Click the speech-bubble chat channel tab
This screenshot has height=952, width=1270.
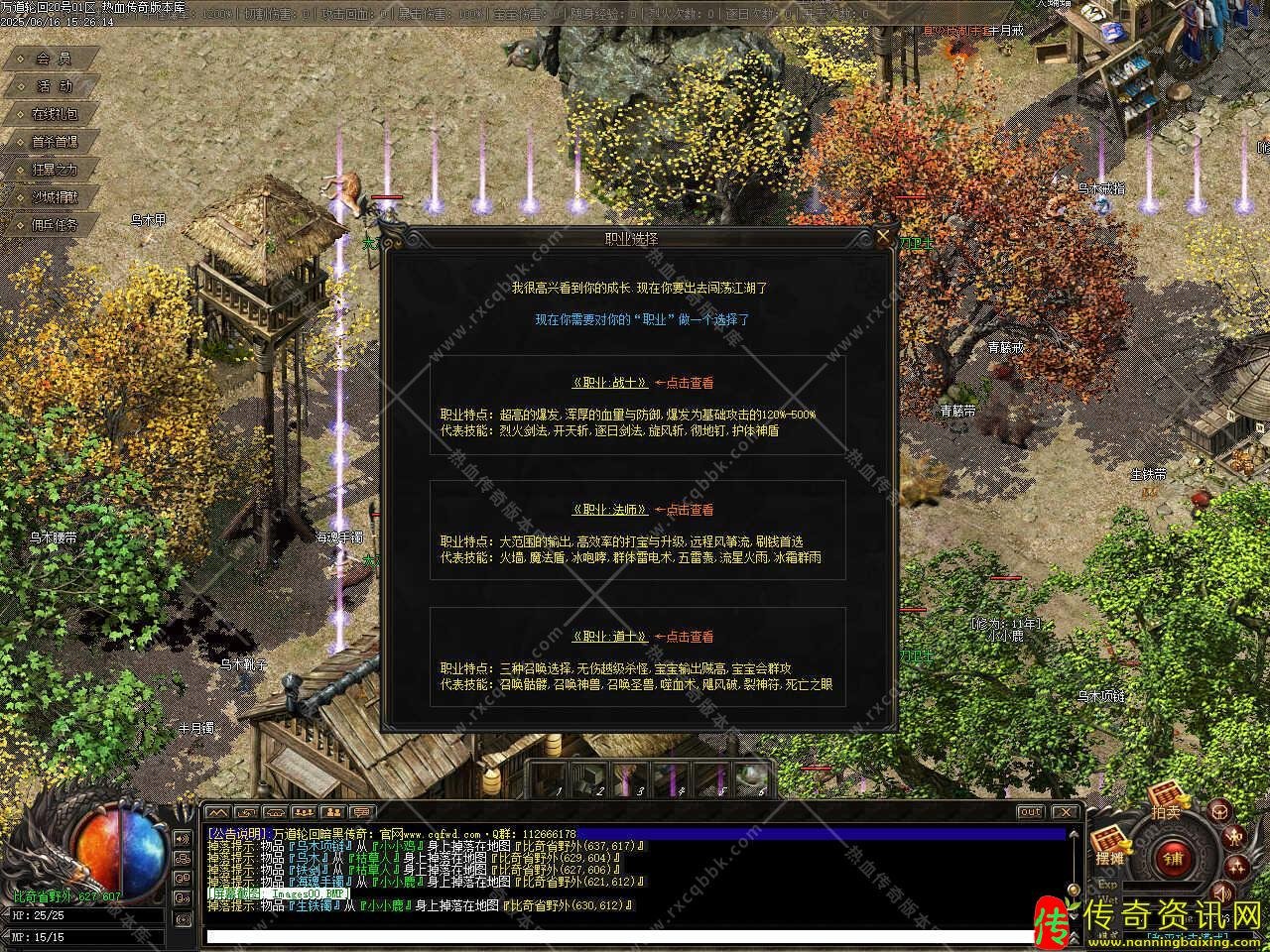pyautogui.click(x=363, y=812)
